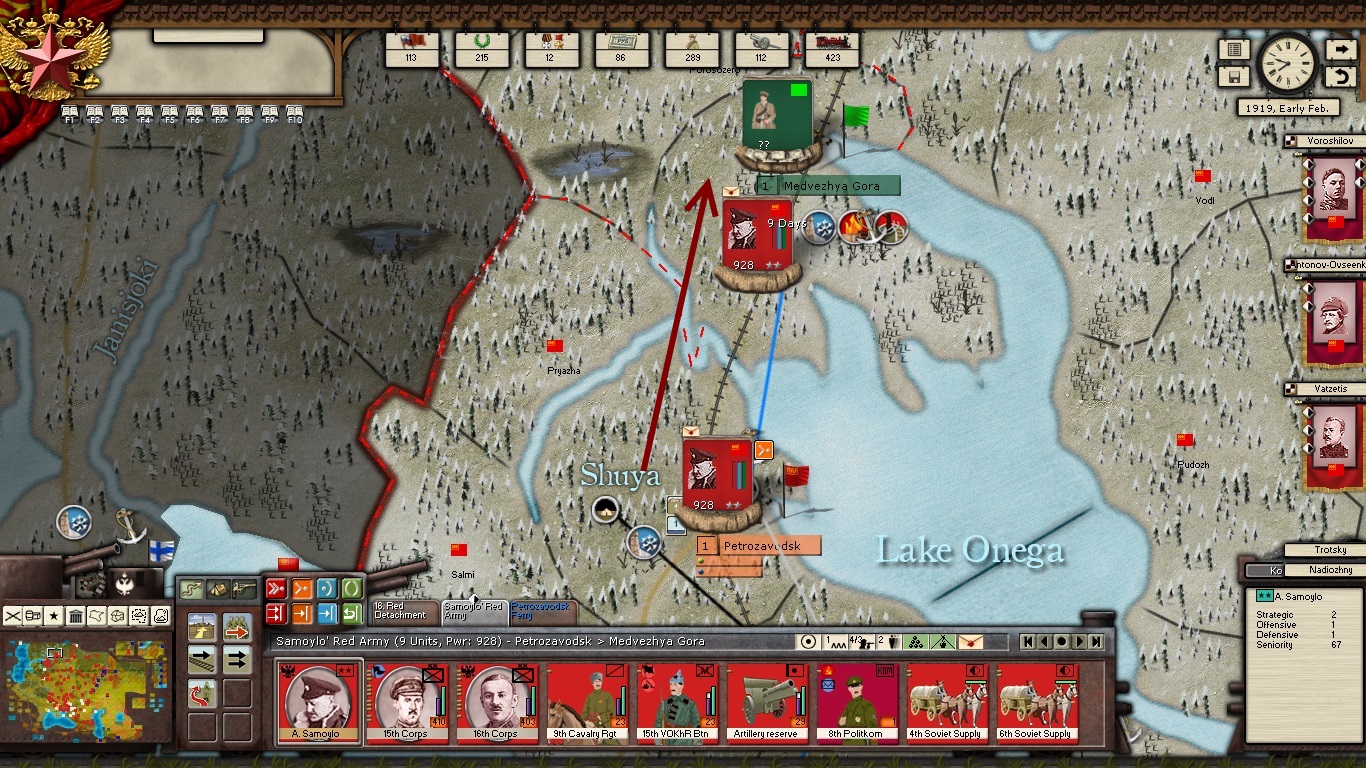Open the main menu list button
The height and width of the screenshot is (768, 1366).
1234,50
